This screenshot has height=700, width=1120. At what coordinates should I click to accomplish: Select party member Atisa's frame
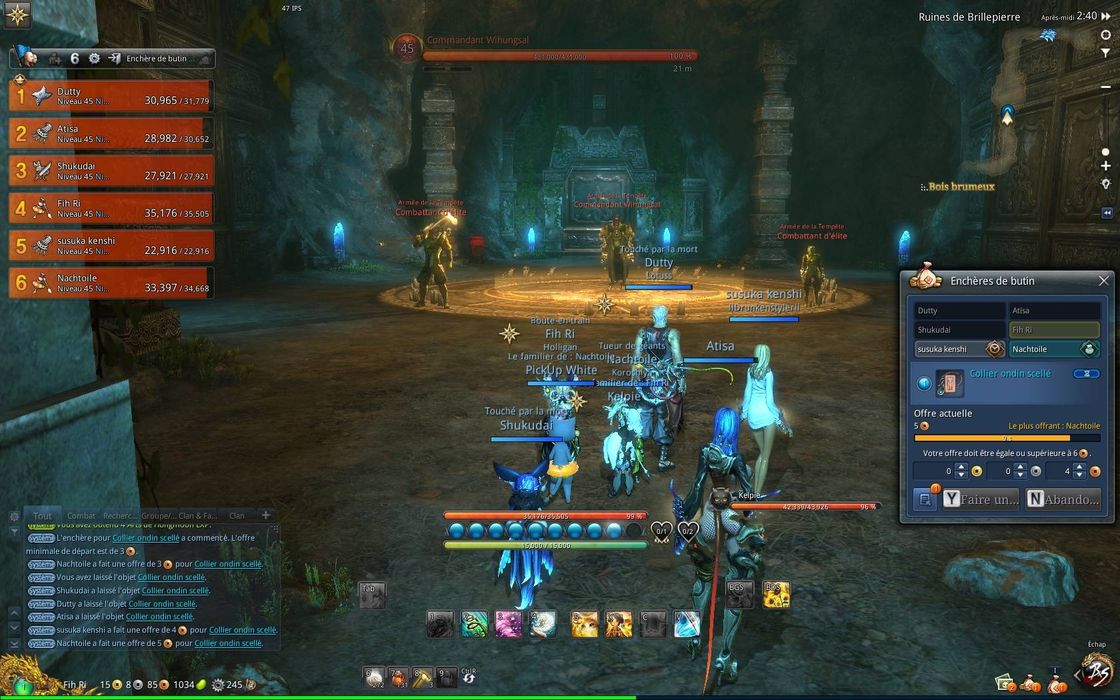click(112, 132)
